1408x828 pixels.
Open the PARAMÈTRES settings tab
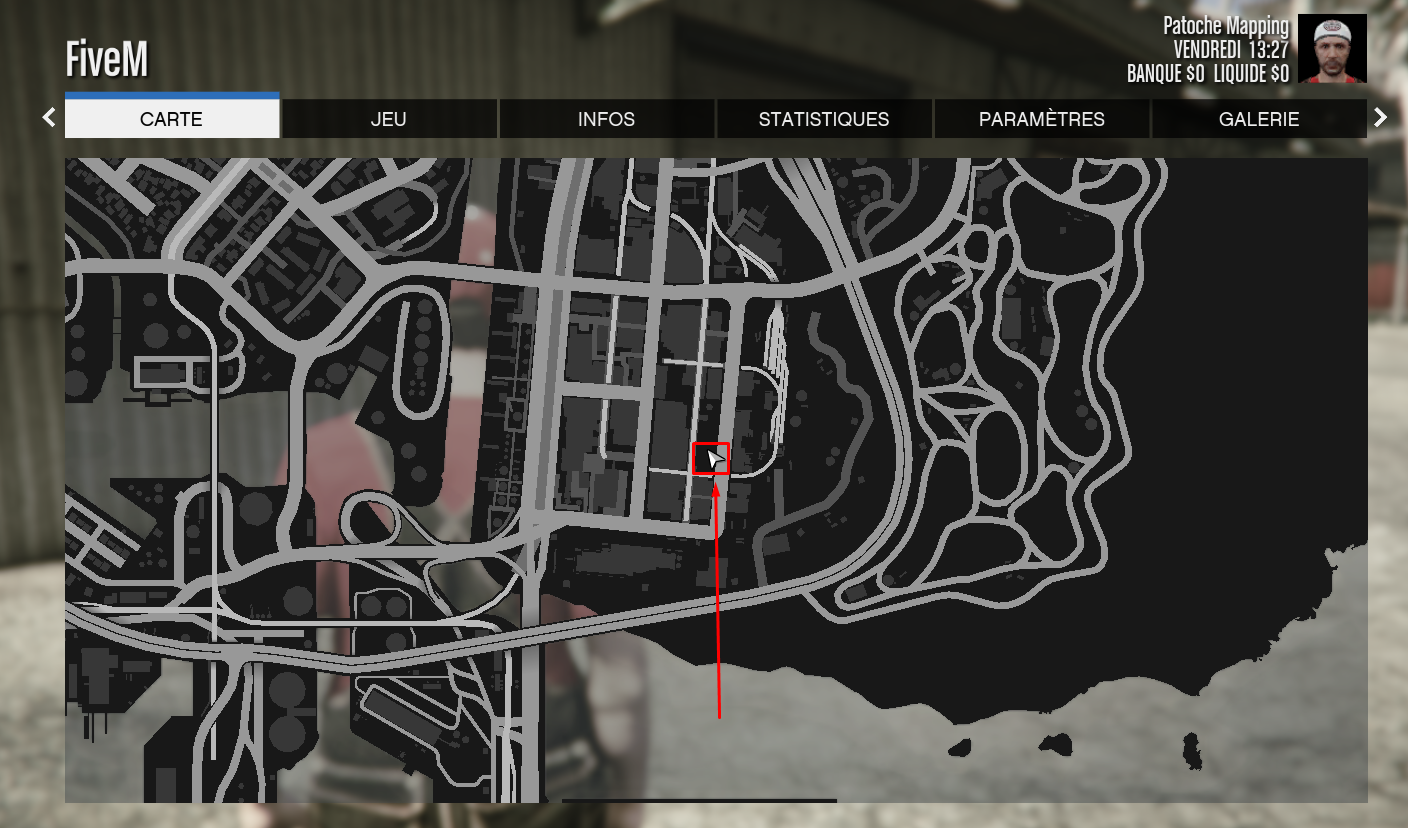(1041, 118)
